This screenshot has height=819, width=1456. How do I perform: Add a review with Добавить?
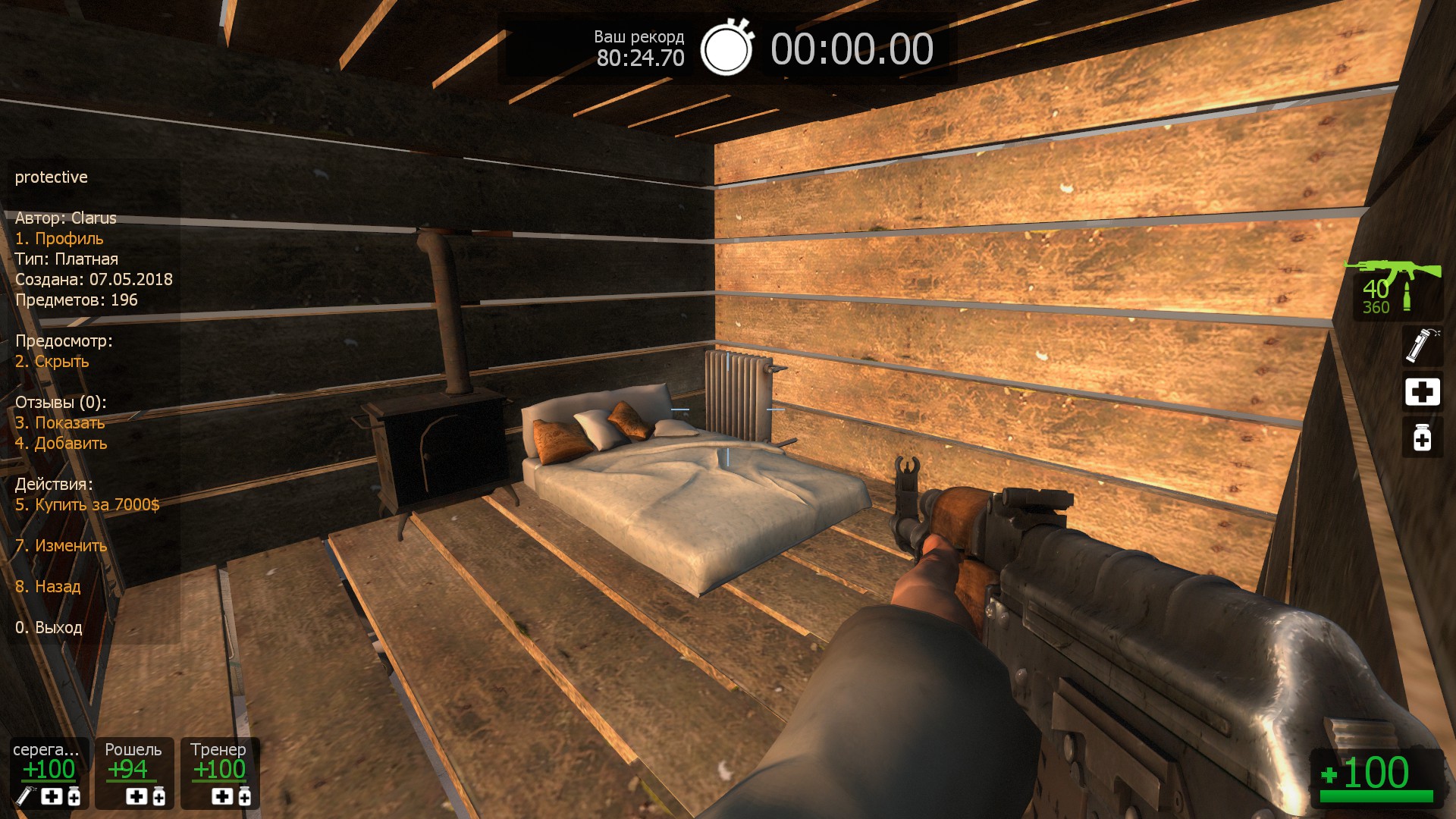tap(61, 444)
